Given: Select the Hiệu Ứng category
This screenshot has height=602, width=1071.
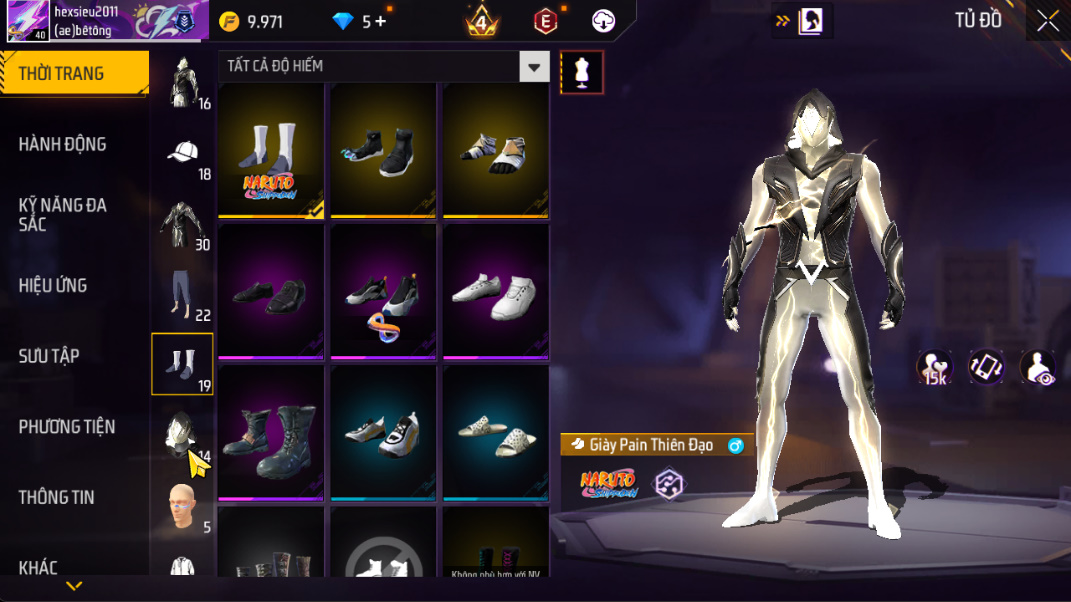Looking at the screenshot, I should coord(53,285).
